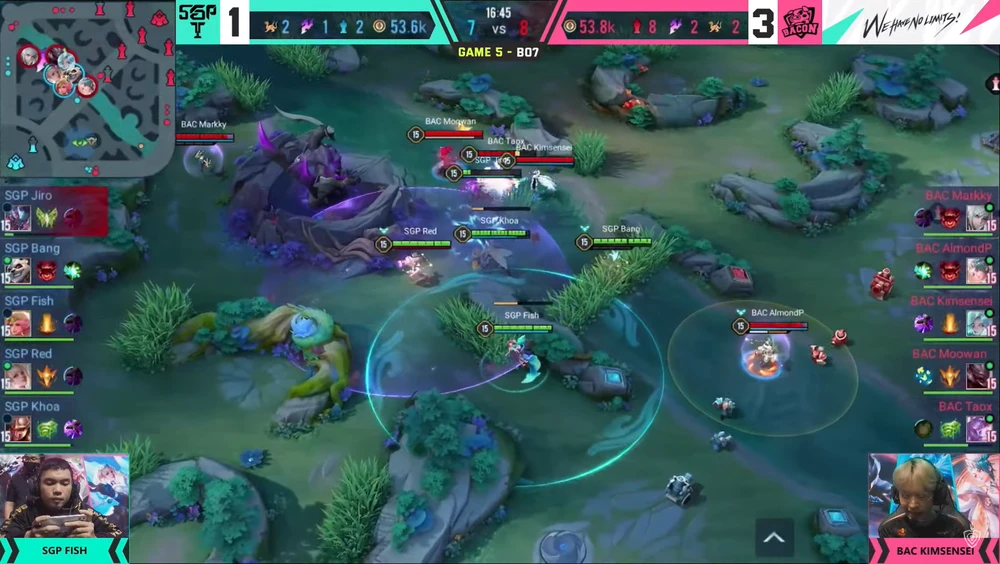Open the SGP Fish player camera
The image size is (1000, 564).
pyautogui.click(x=64, y=497)
